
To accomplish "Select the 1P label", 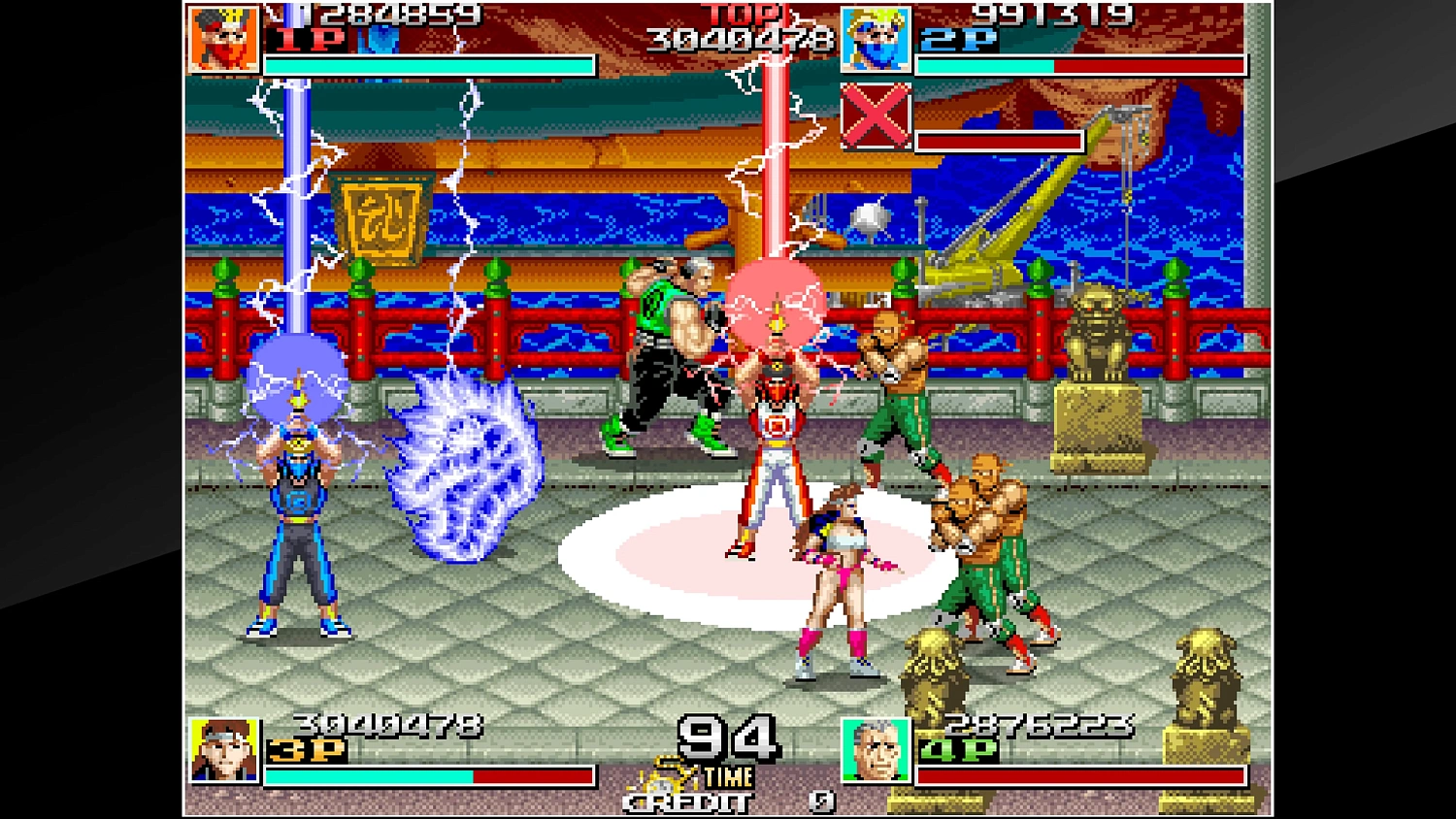I will pos(309,41).
